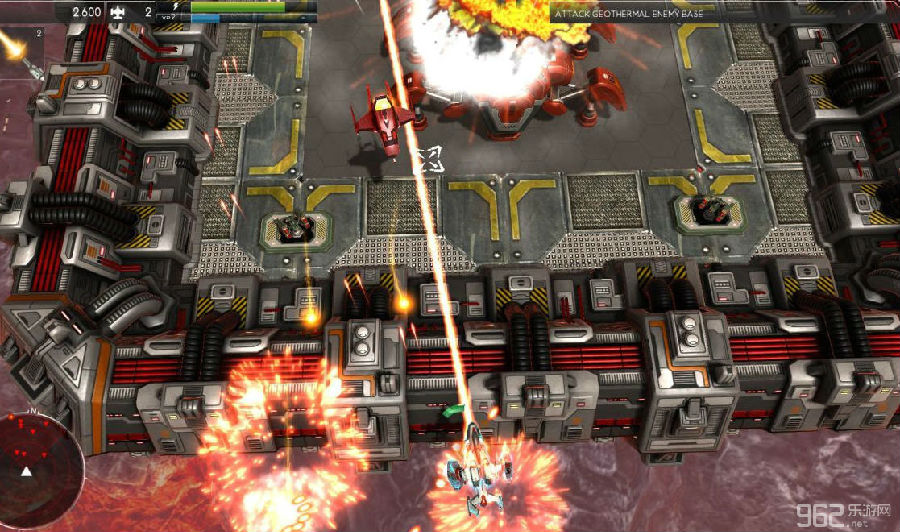
Task: Select the Attack Geothermal Enemy Base objective
Action: pyautogui.click(x=626, y=12)
